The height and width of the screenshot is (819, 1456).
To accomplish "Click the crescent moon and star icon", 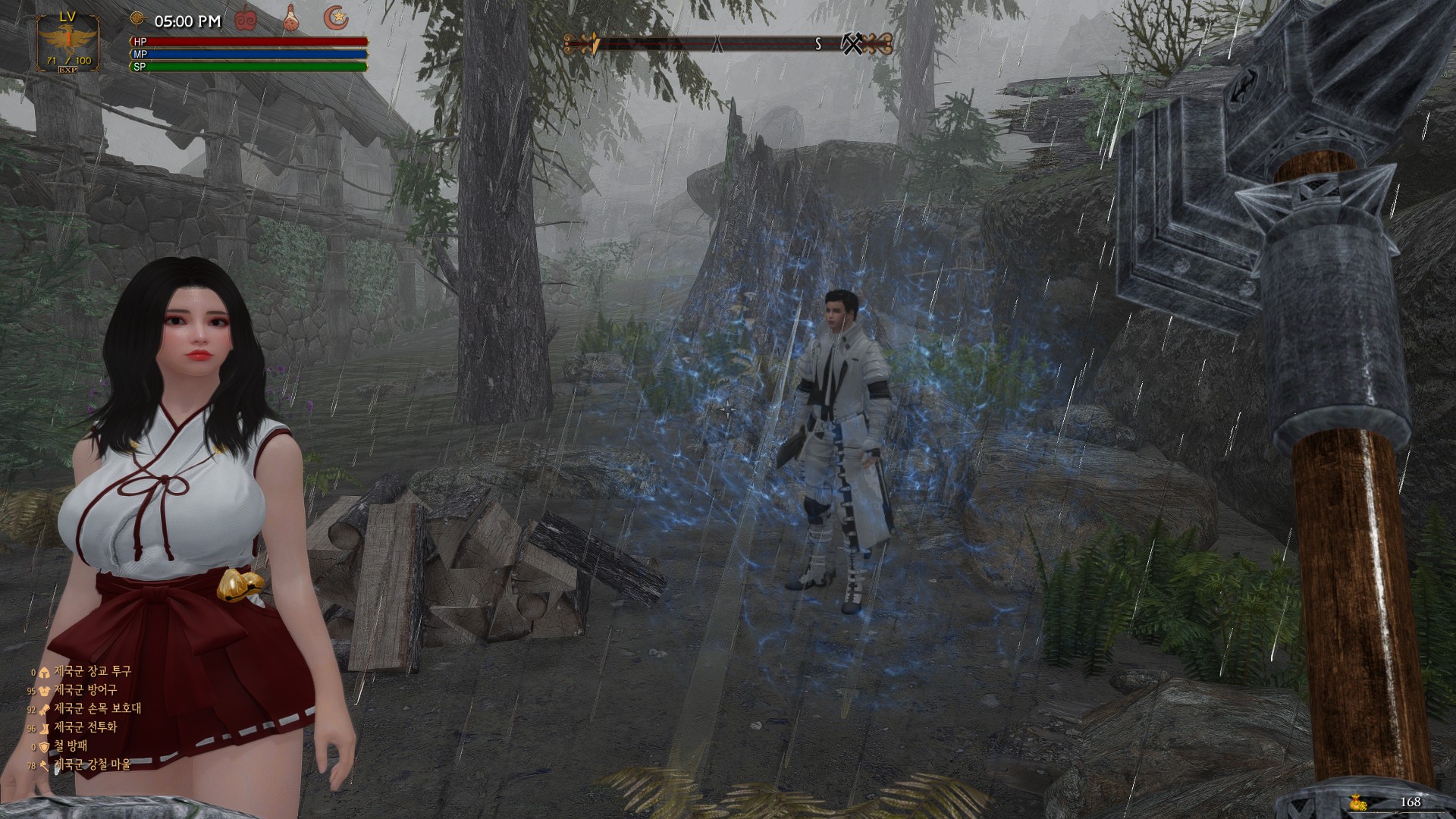I will pyautogui.click(x=336, y=17).
